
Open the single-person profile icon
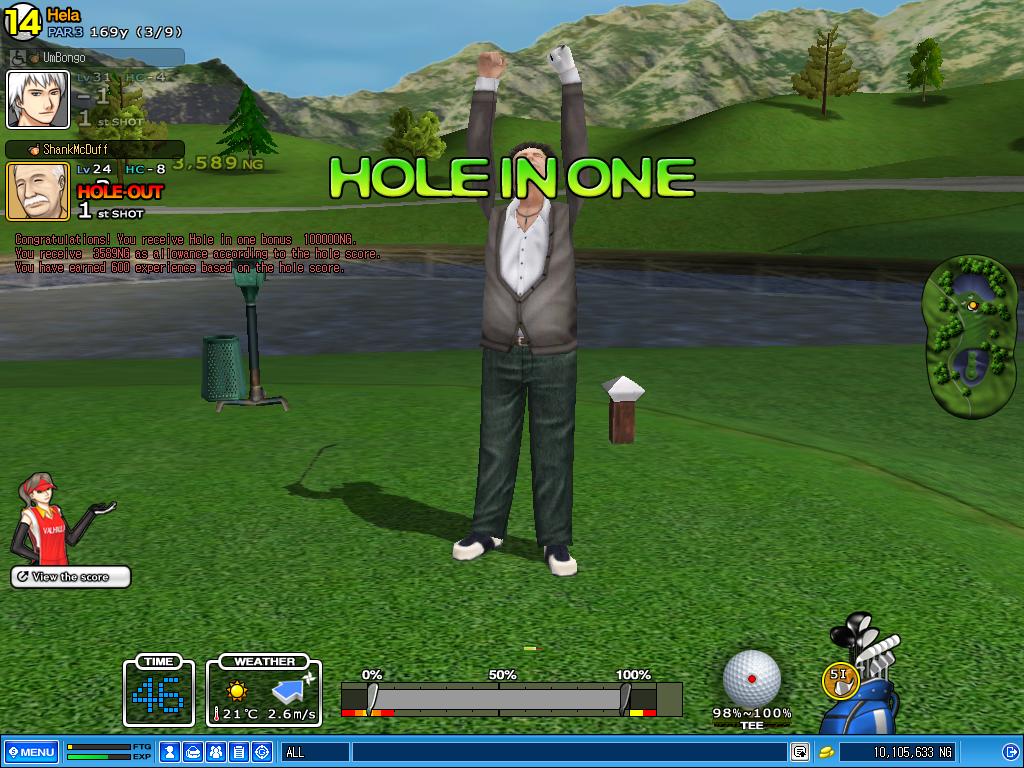(171, 752)
